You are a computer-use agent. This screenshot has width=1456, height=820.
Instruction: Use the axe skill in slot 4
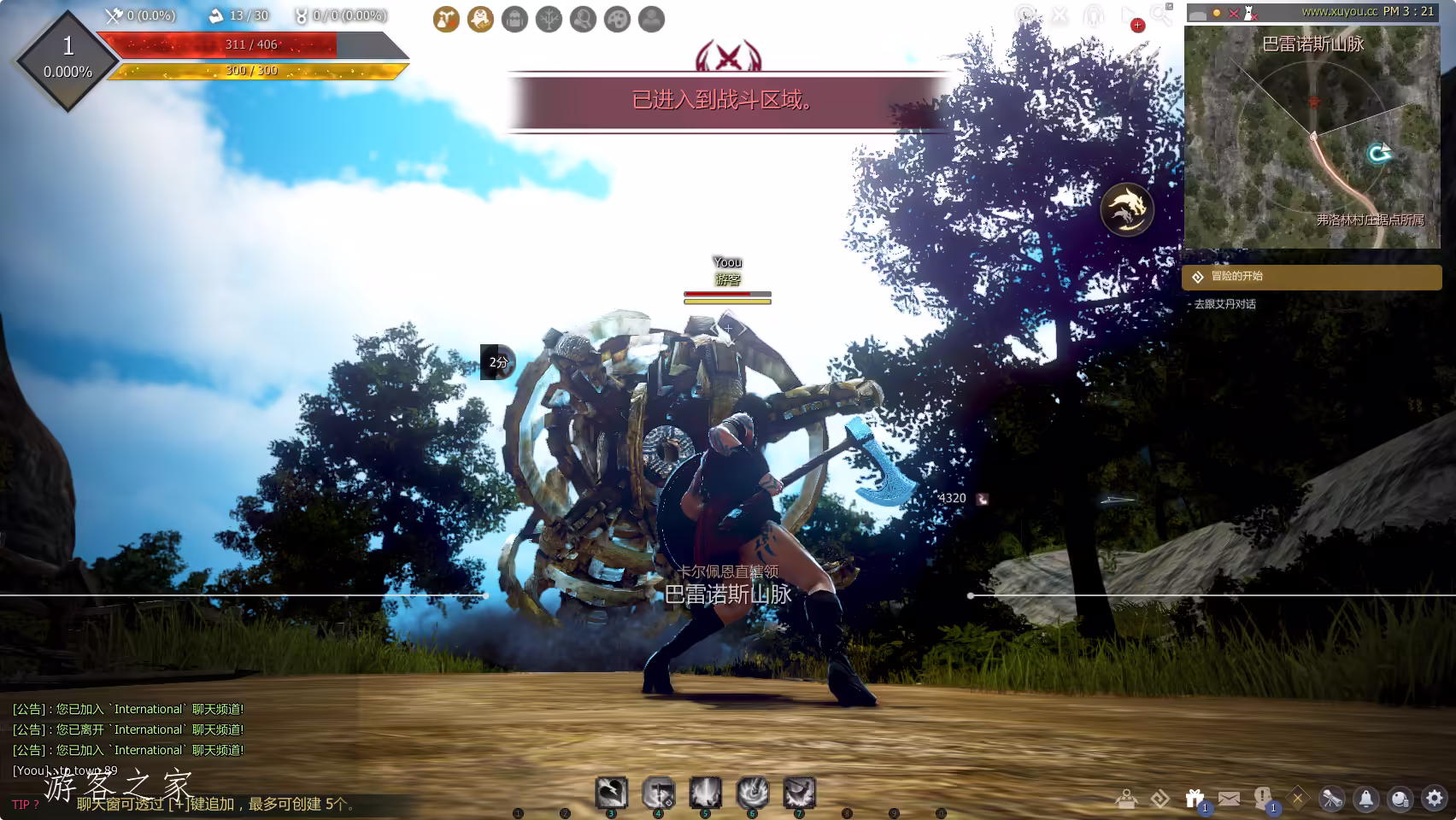[659, 793]
